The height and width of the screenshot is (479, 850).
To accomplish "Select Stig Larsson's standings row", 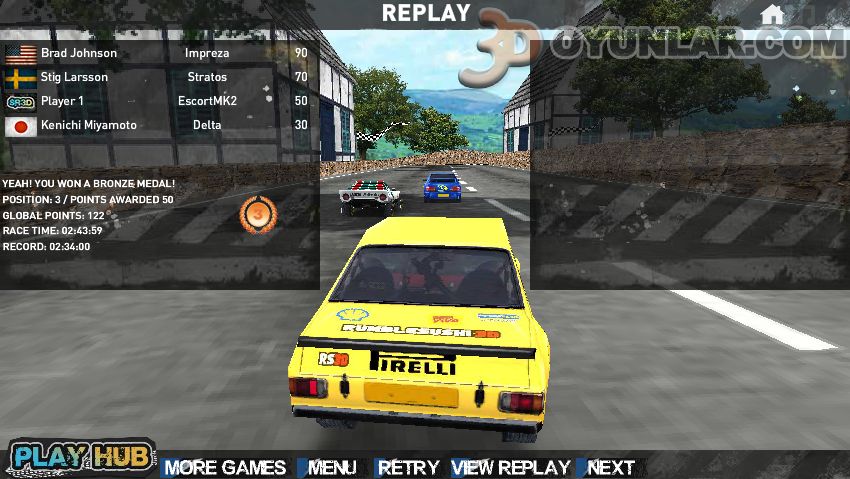I will (x=158, y=77).
